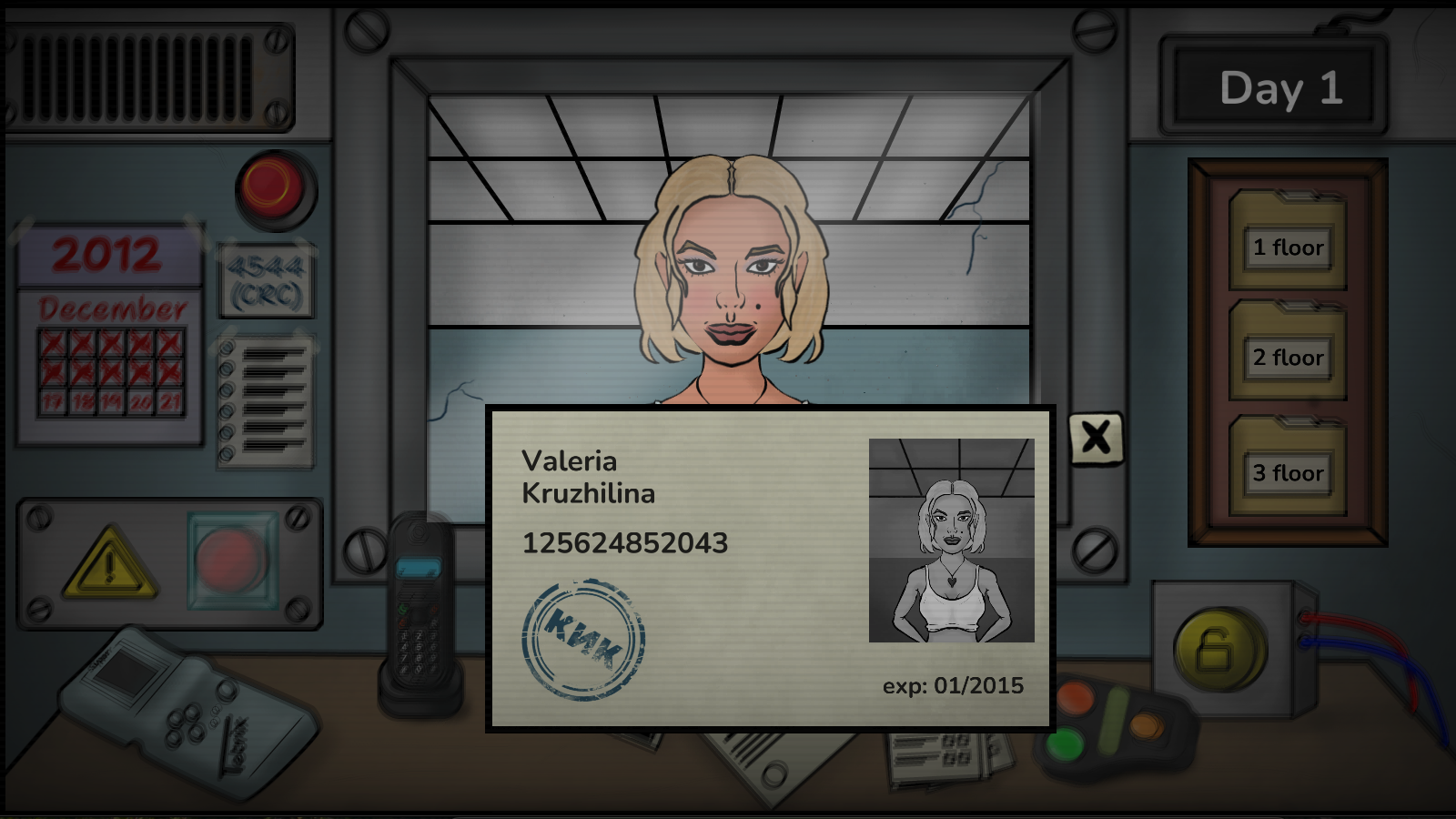
Task: Open the 2 floor folder
Action: tap(1286, 359)
